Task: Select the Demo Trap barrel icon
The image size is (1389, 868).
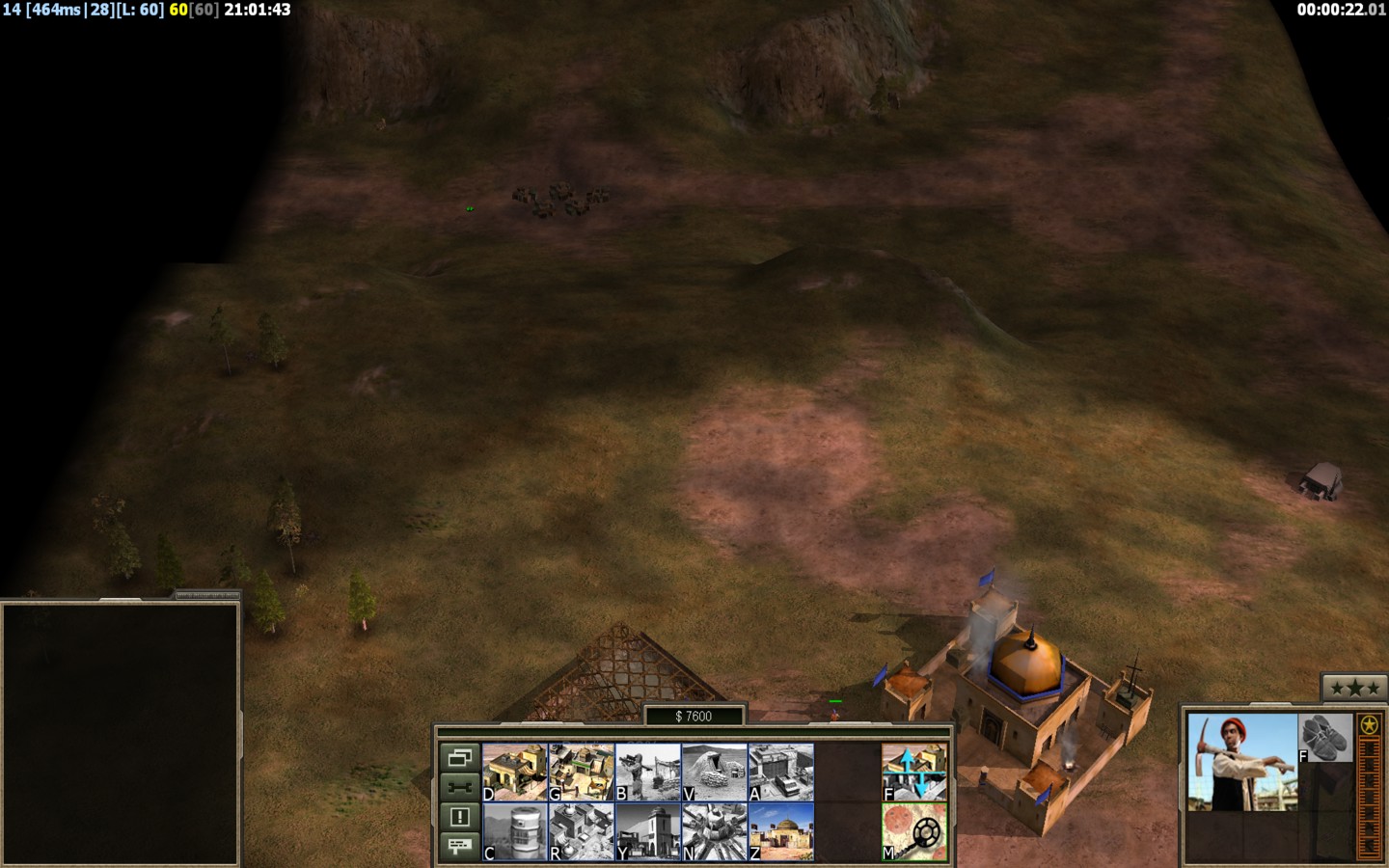Action: (x=514, y=831)
